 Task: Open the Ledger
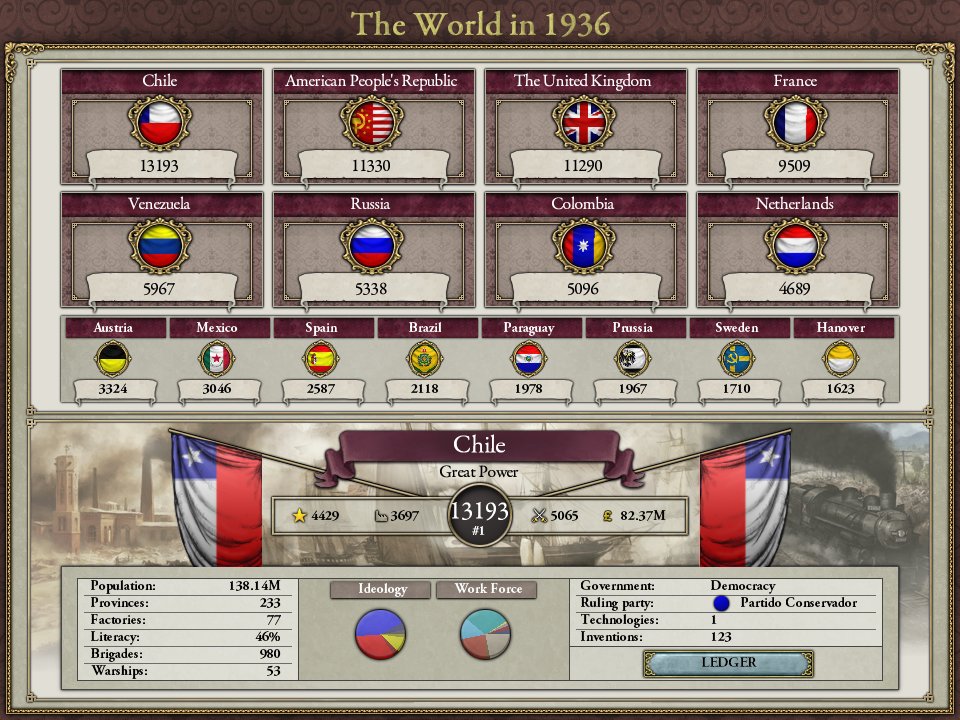click(x=728, y=663)
